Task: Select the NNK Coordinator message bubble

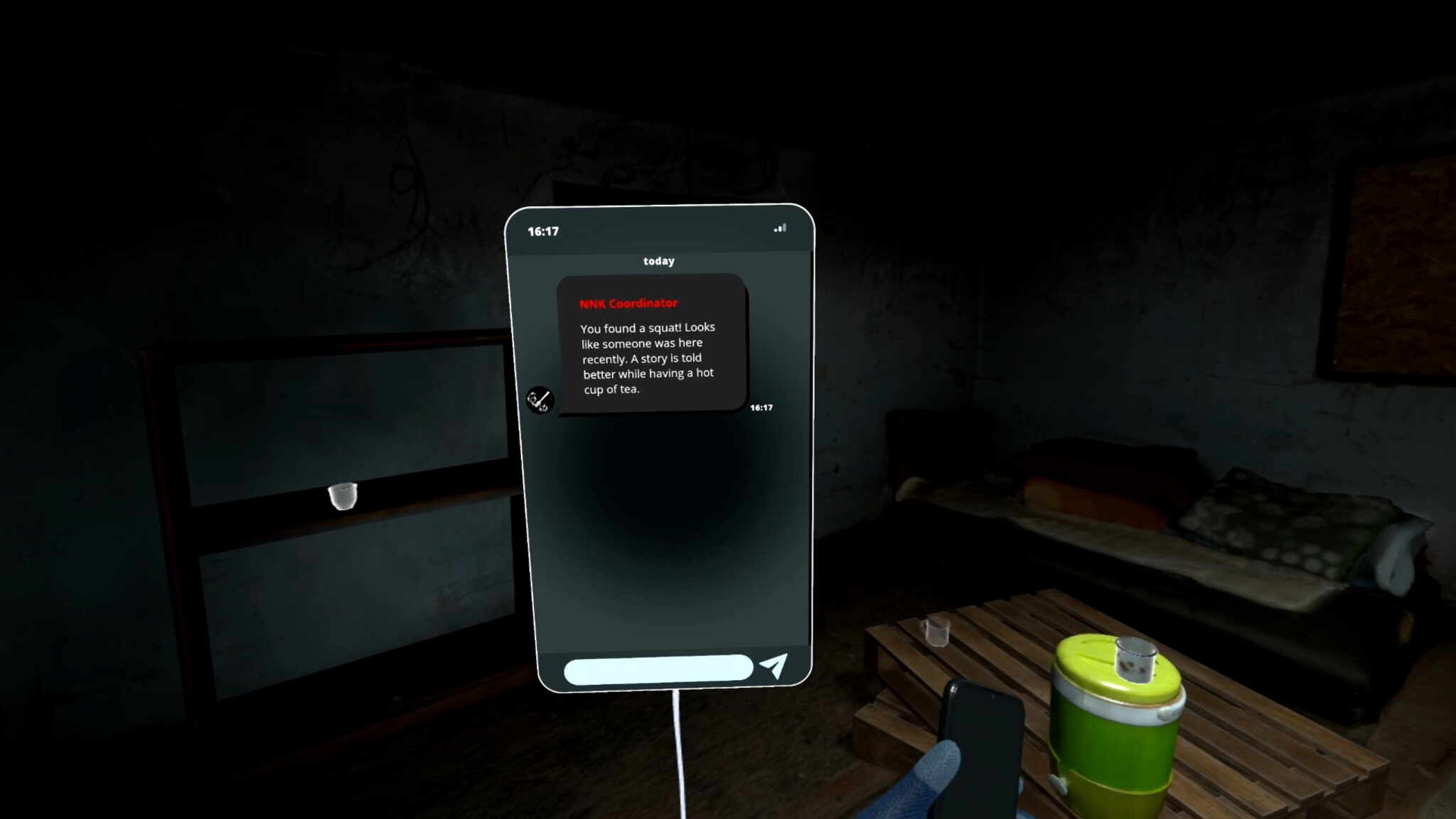Action: [651, 344]
